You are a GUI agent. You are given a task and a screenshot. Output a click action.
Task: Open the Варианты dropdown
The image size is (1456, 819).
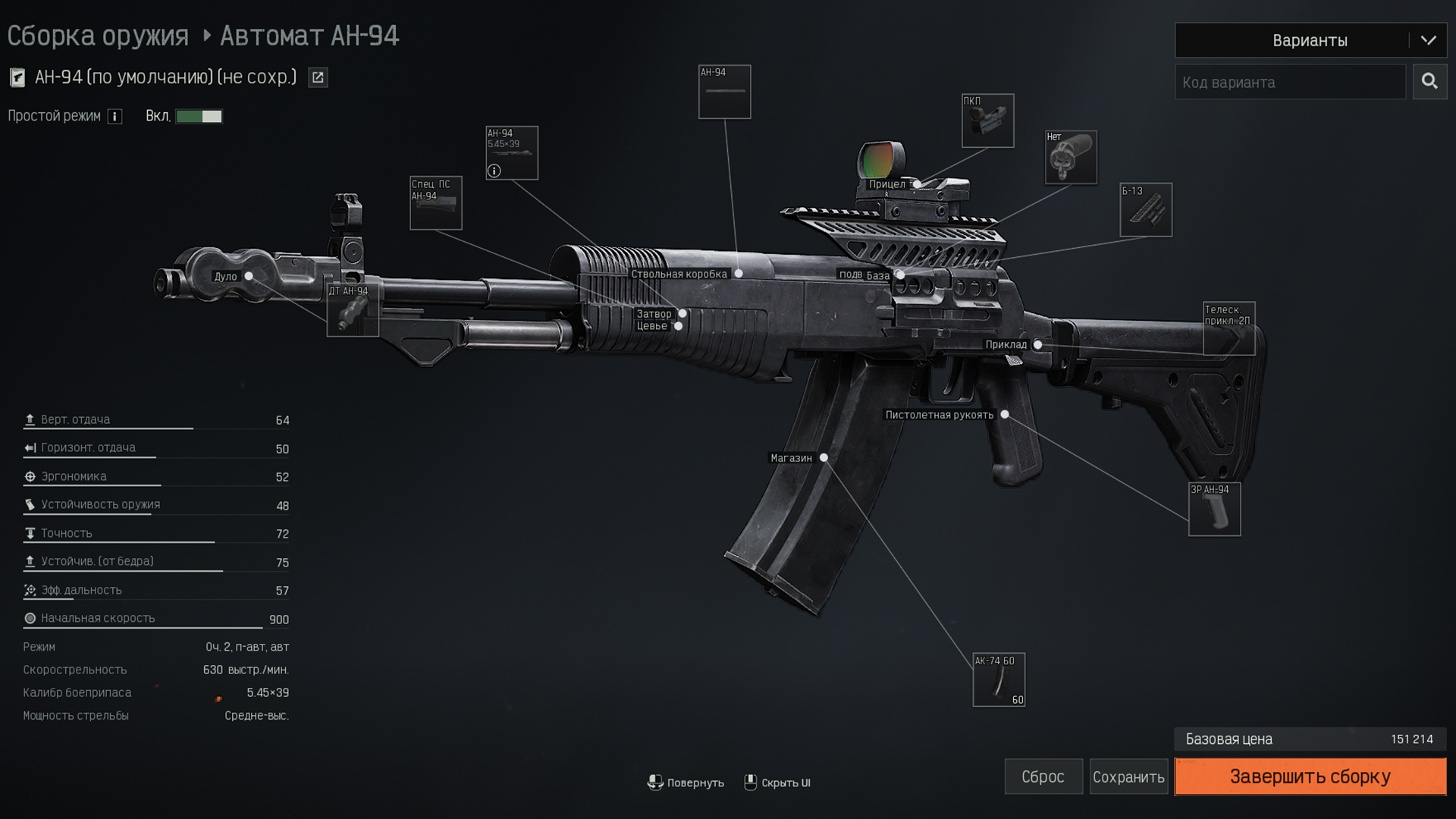[1310, 40]
